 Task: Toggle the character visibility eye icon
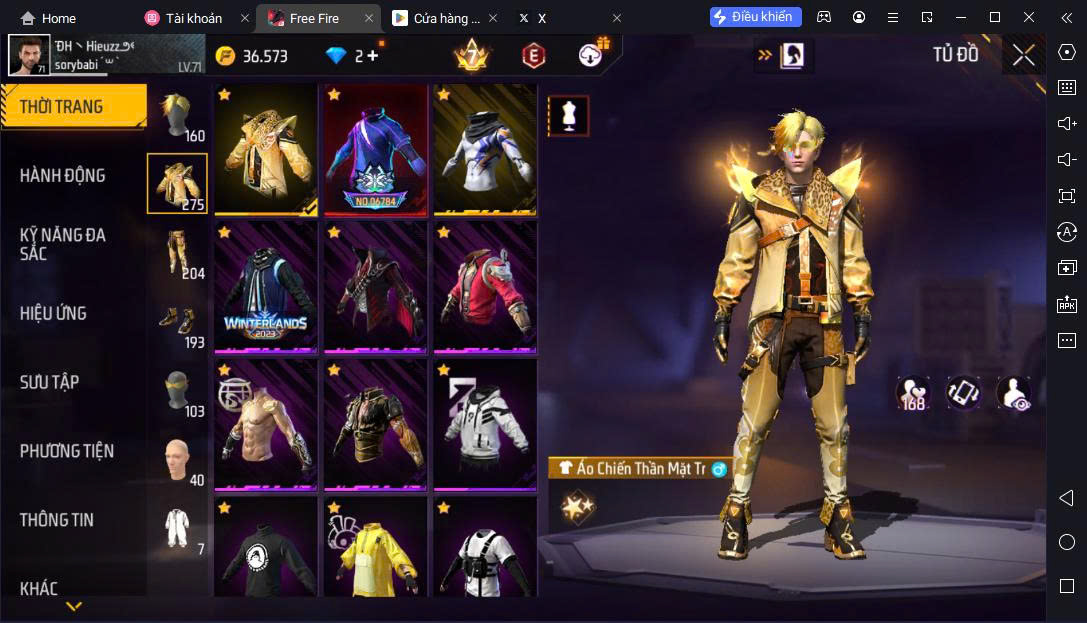pyautogui.click(x=1014, y=393)
